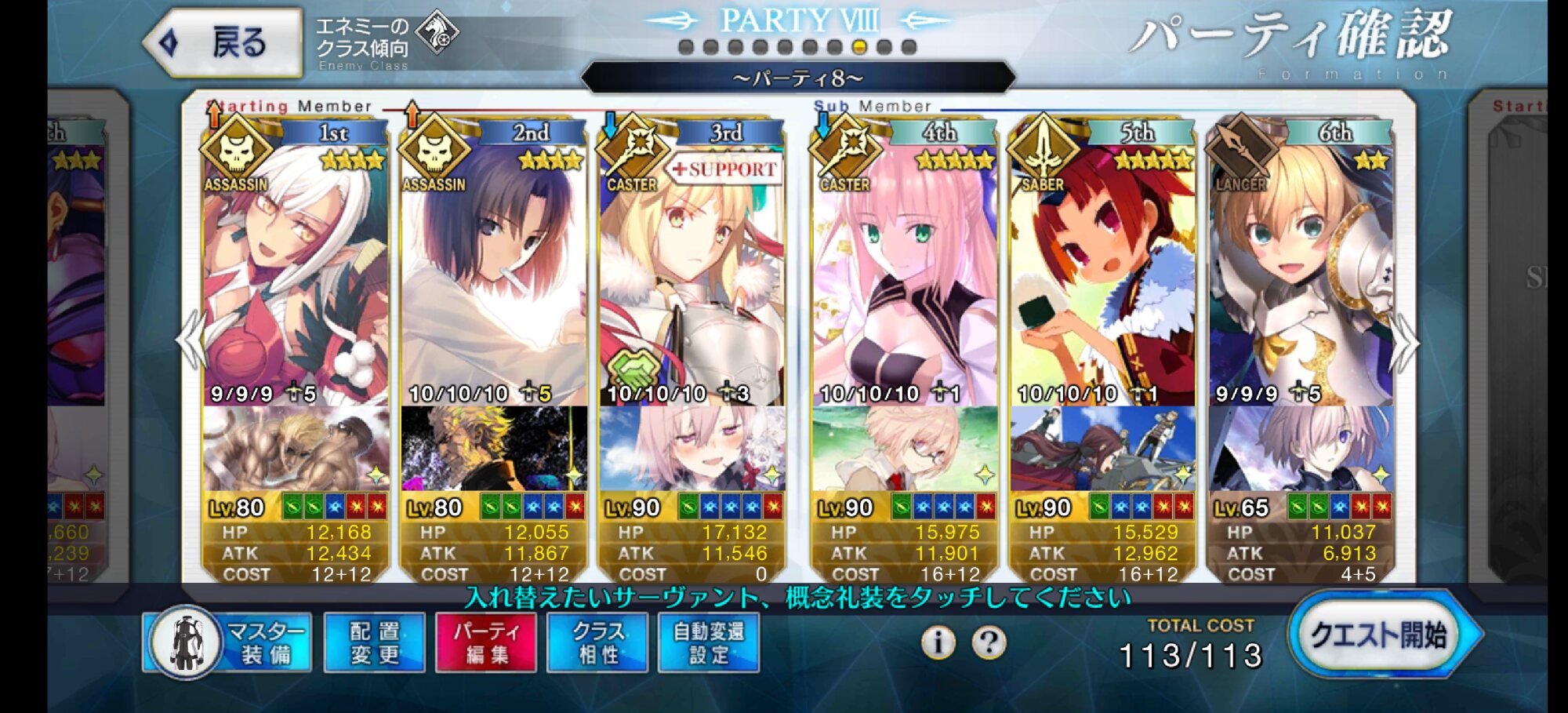This screenshot has height=713, width=1568.
Task: Start the quest with クエスト開始
Action: click(1380, 635)
